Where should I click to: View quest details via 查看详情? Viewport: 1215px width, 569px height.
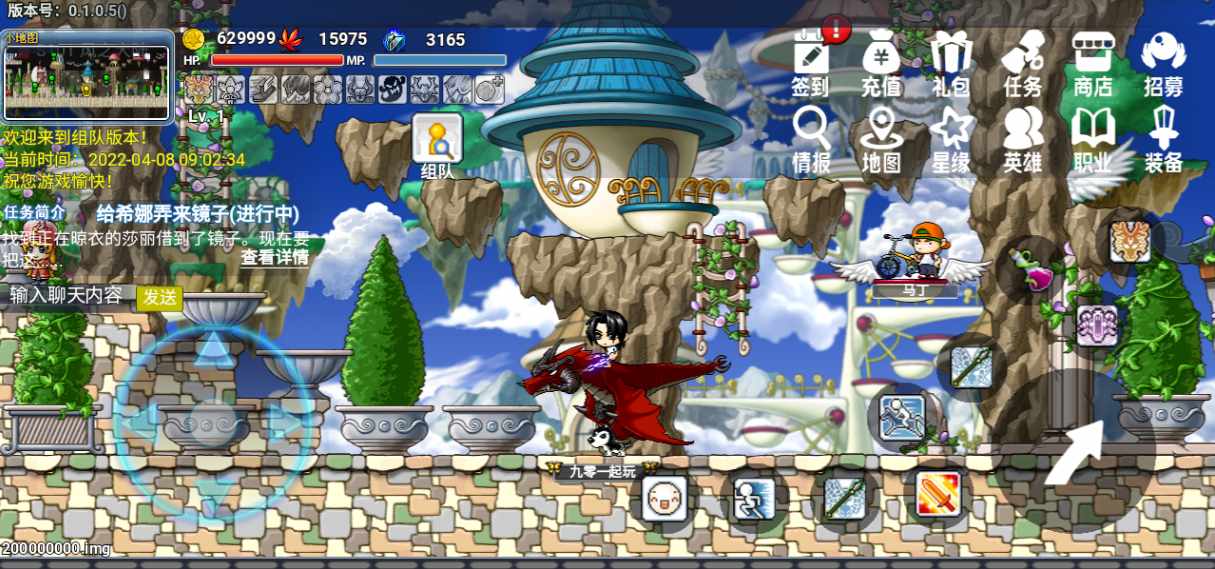pos(274,257)
